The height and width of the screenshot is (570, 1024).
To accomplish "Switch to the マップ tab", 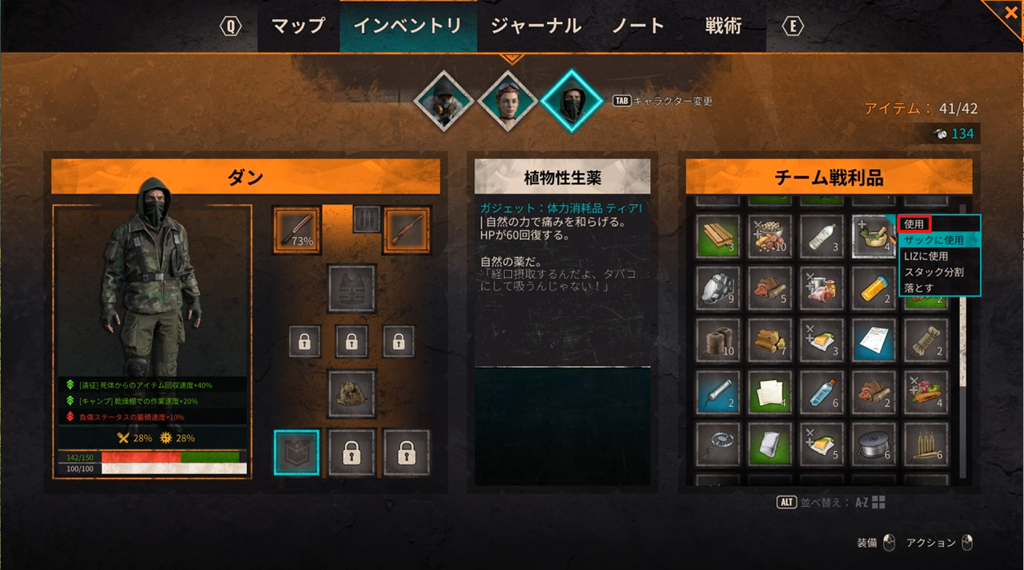I will (x=298, y=27).
